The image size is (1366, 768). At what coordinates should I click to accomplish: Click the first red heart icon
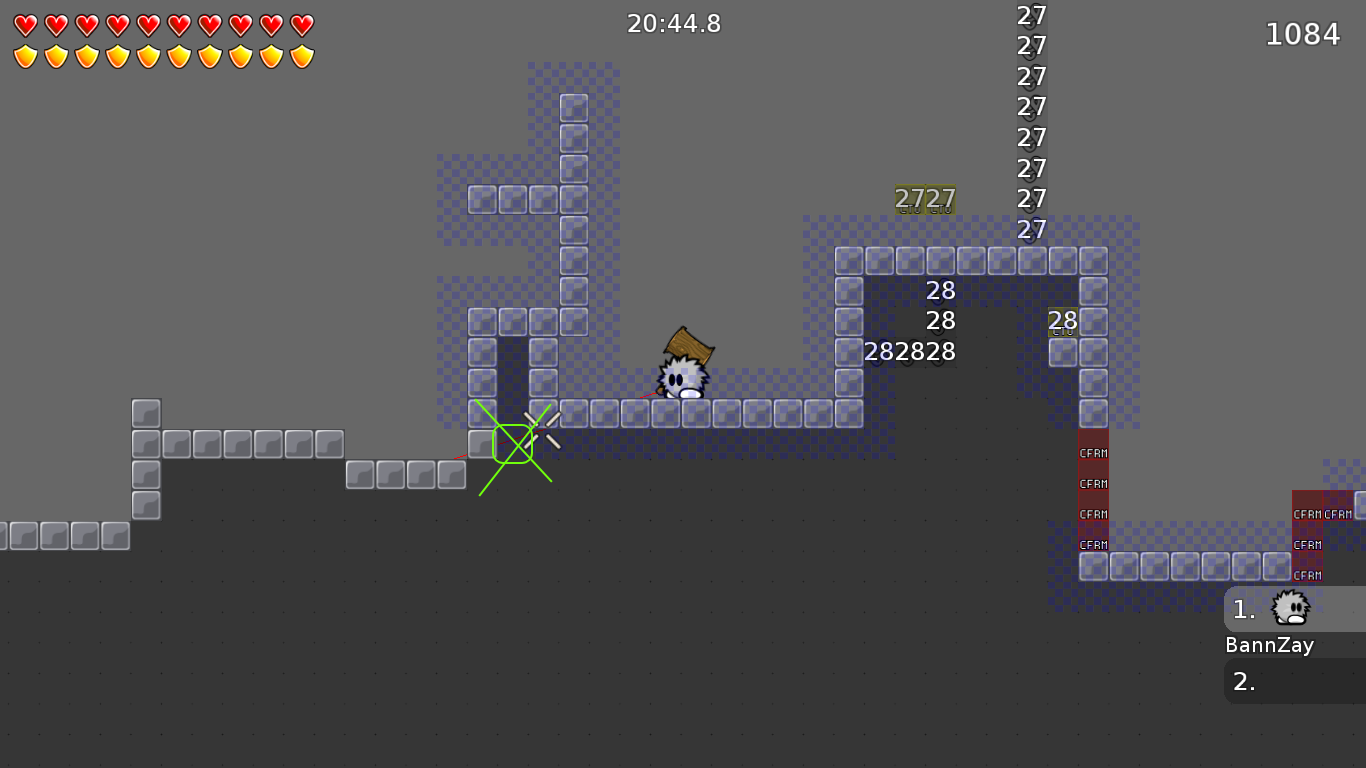tap(24, 24)
